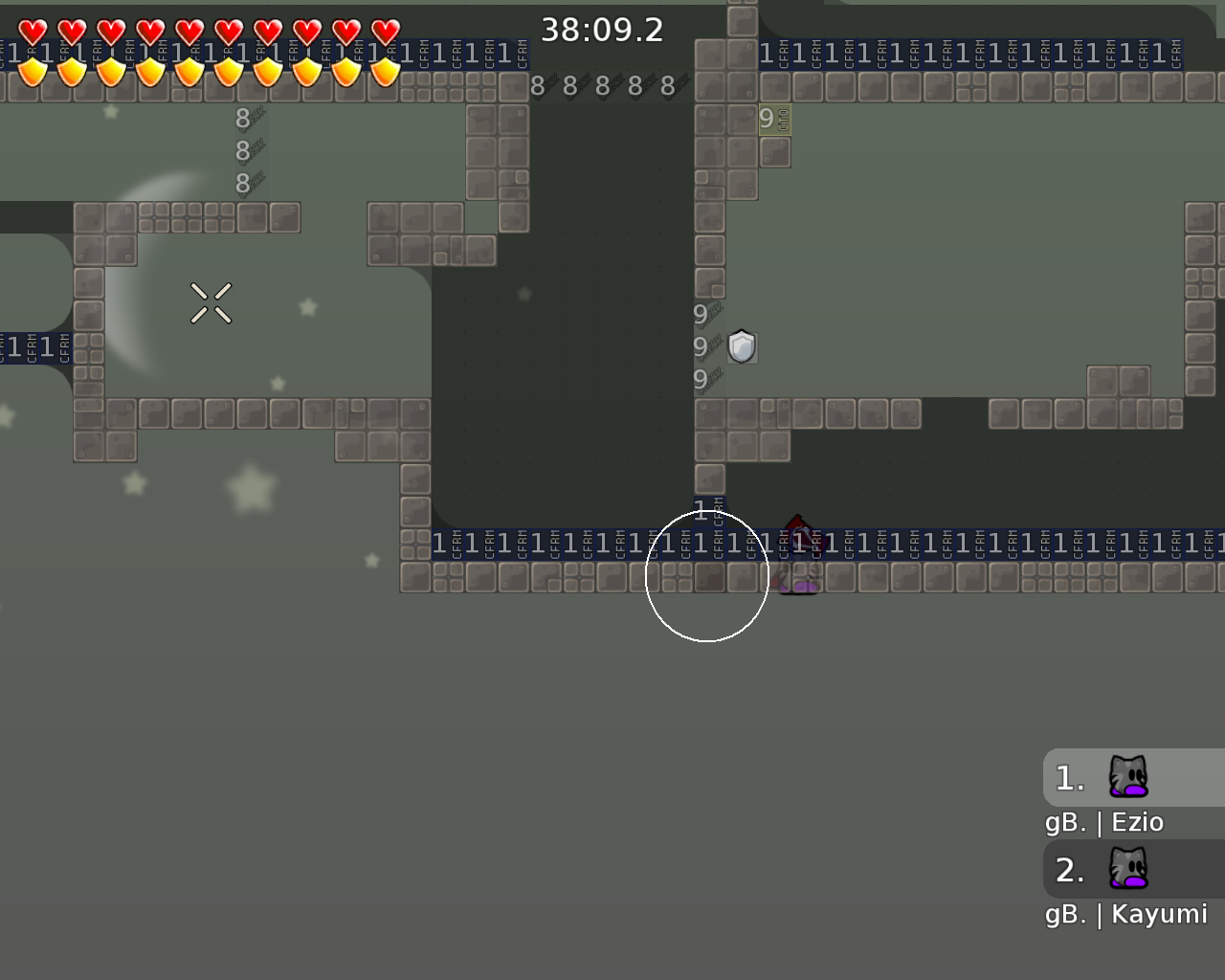Viewport: 1225px width, 980px height.
Task: Click the number 8 tile column on the left
Action: point(242,150)
